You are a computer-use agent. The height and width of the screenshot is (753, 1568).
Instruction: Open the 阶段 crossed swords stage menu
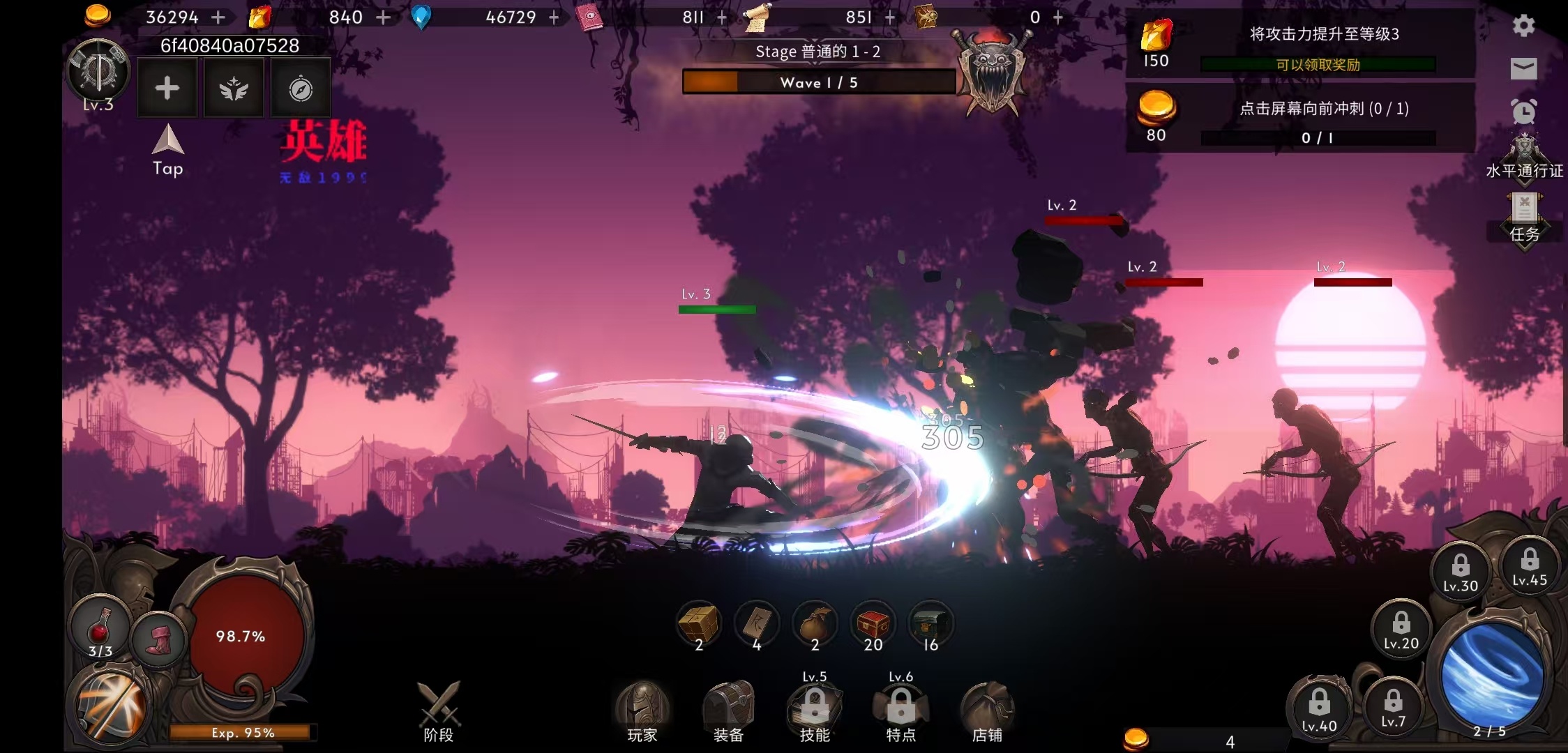[x=439, y=711]
